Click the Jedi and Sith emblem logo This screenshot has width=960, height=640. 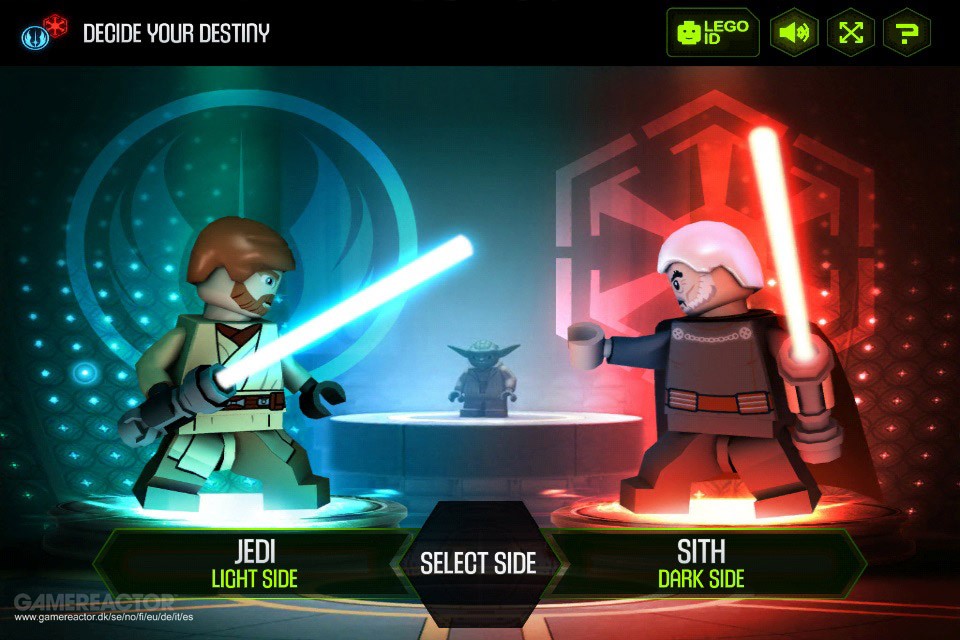pos(44,33)
